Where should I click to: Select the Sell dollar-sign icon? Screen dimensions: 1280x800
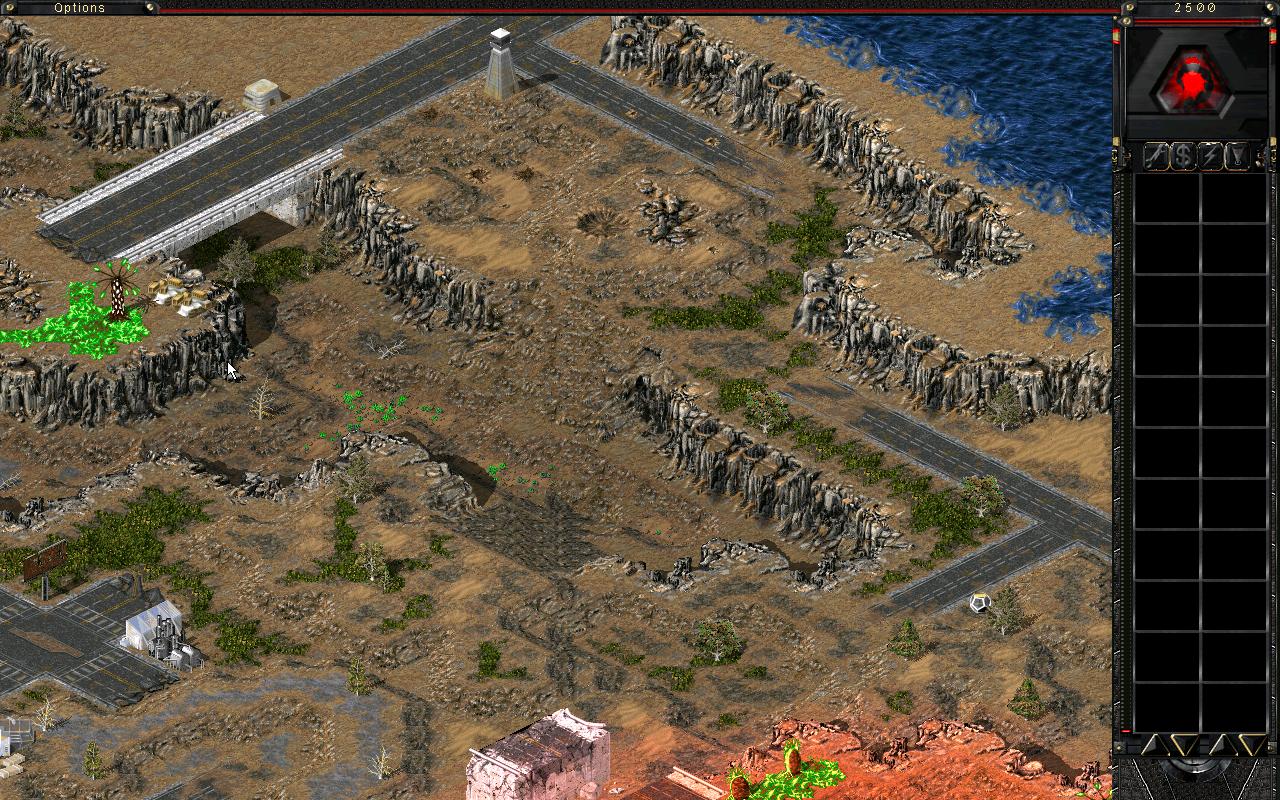tap(1183, 155)
